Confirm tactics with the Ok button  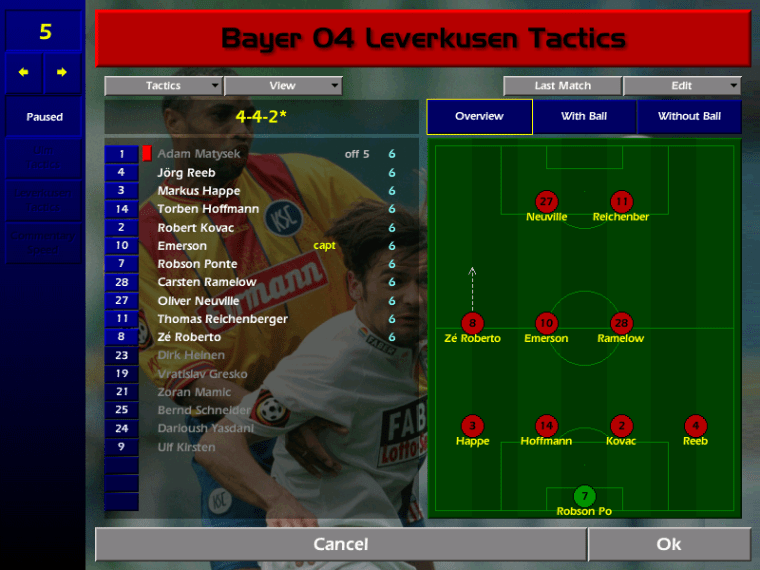[669, 544]
